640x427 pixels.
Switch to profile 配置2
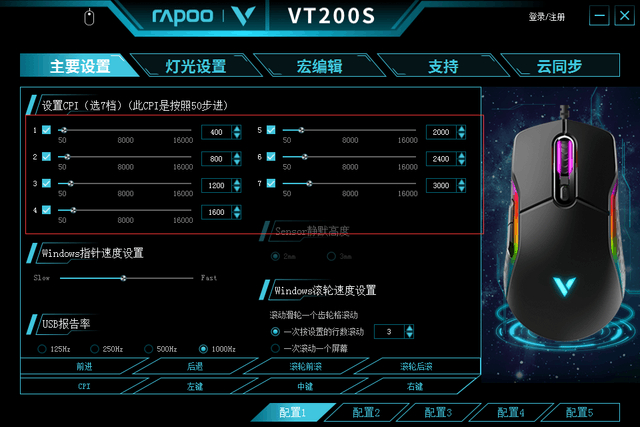[x=359, y=412]
